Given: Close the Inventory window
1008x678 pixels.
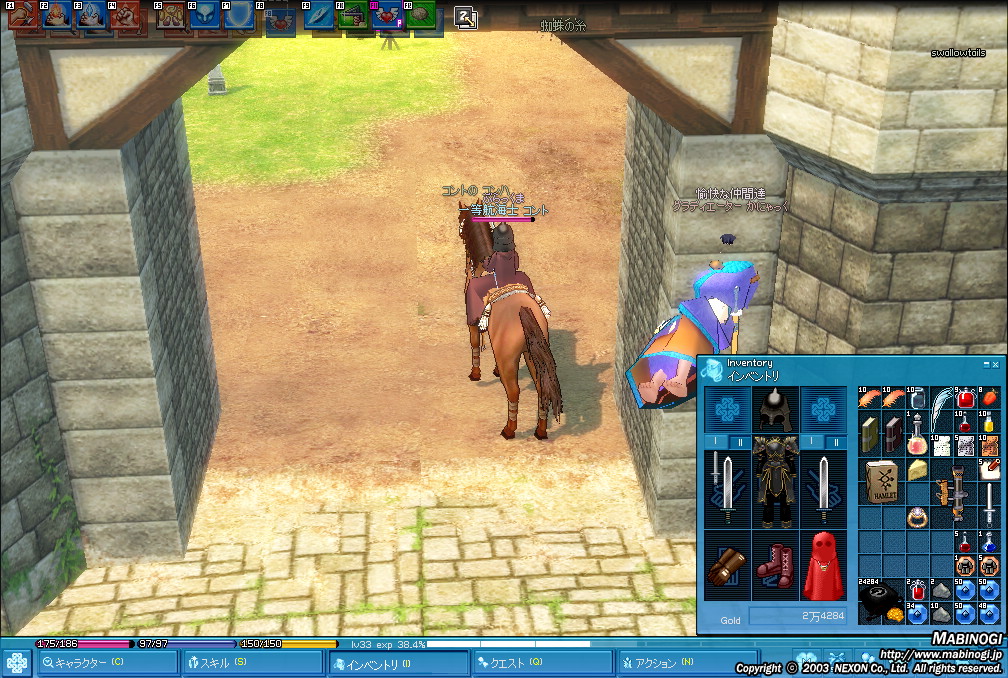Looking at the screenshot, I should 995,365.
